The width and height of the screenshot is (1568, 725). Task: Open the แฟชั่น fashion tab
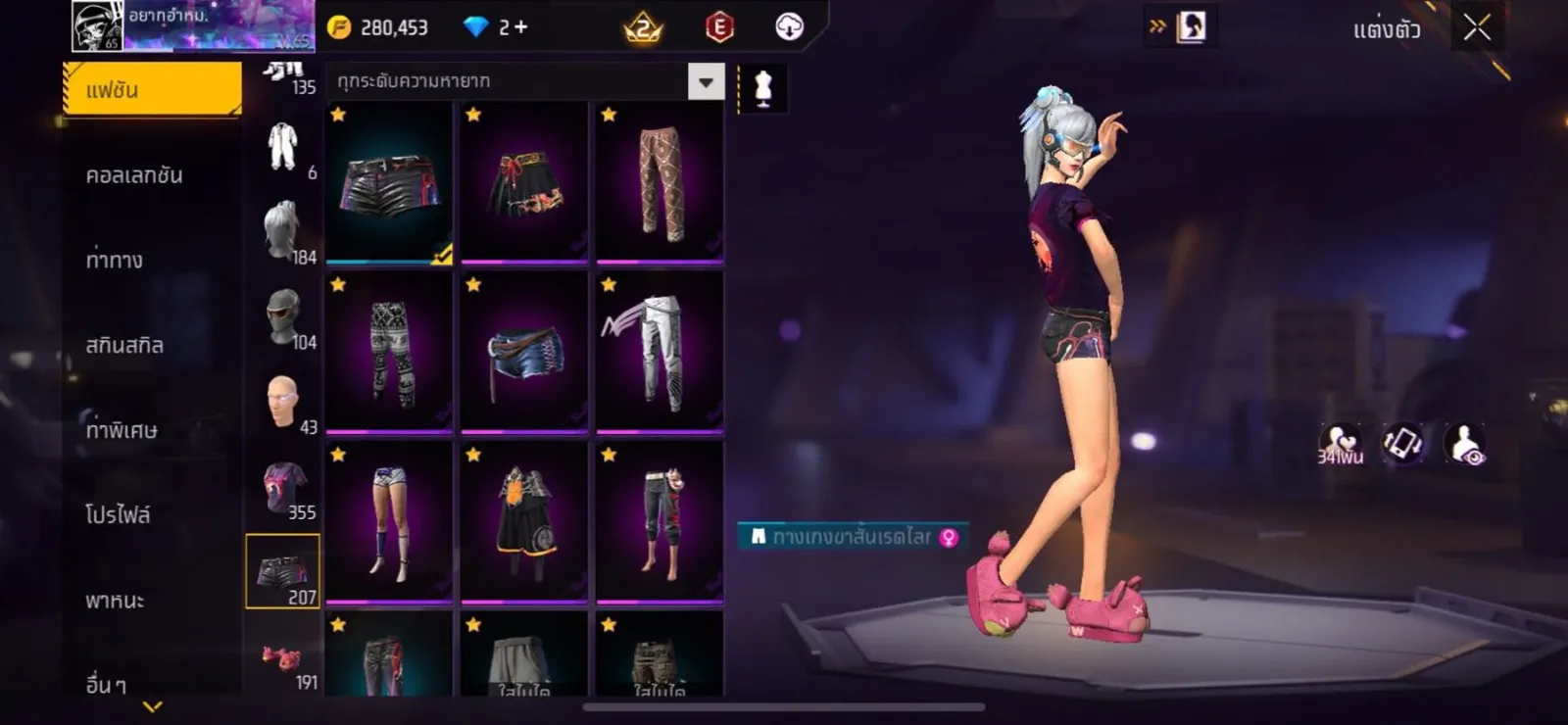coord(152,90)
